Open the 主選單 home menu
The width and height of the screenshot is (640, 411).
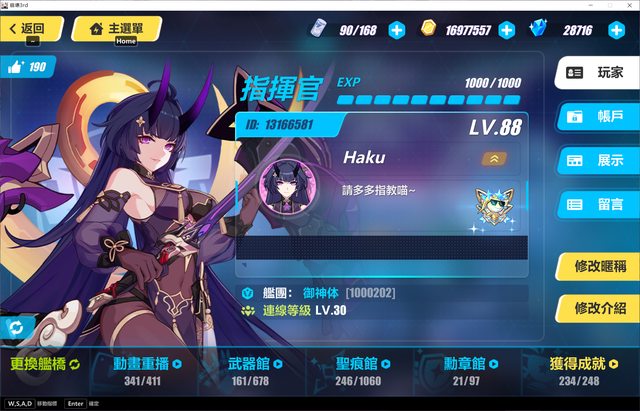[x=116, y=29]
